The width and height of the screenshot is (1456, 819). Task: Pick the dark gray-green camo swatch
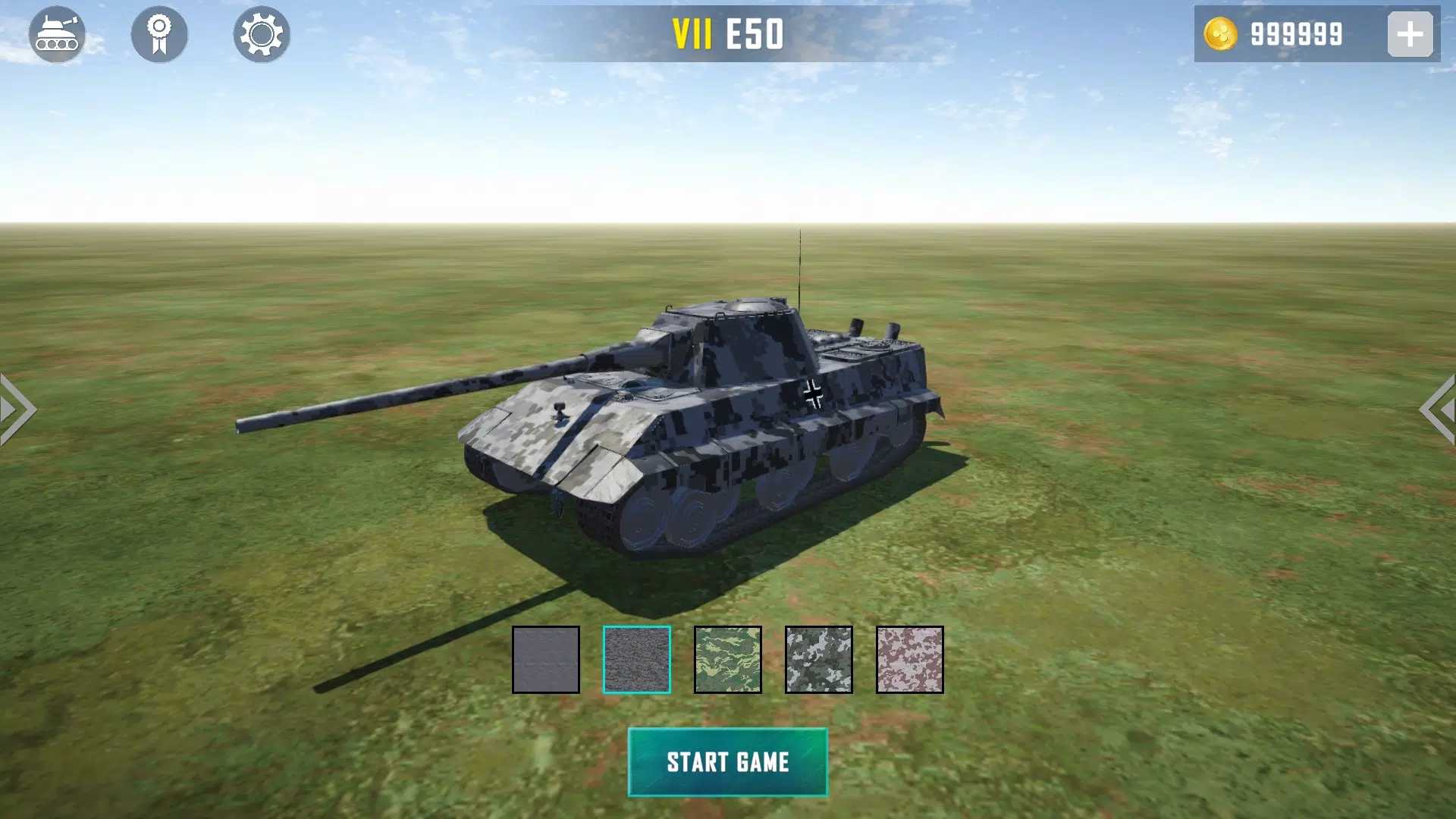click(x=819, y=660)
